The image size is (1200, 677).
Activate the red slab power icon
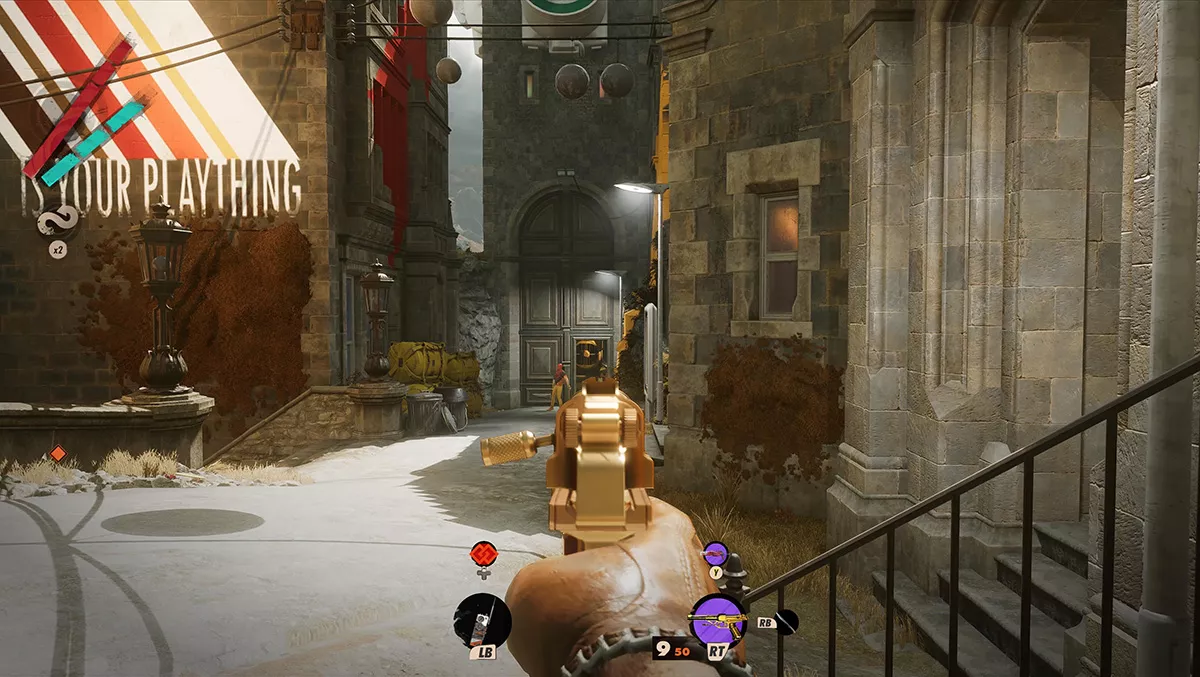click(483, 553)
